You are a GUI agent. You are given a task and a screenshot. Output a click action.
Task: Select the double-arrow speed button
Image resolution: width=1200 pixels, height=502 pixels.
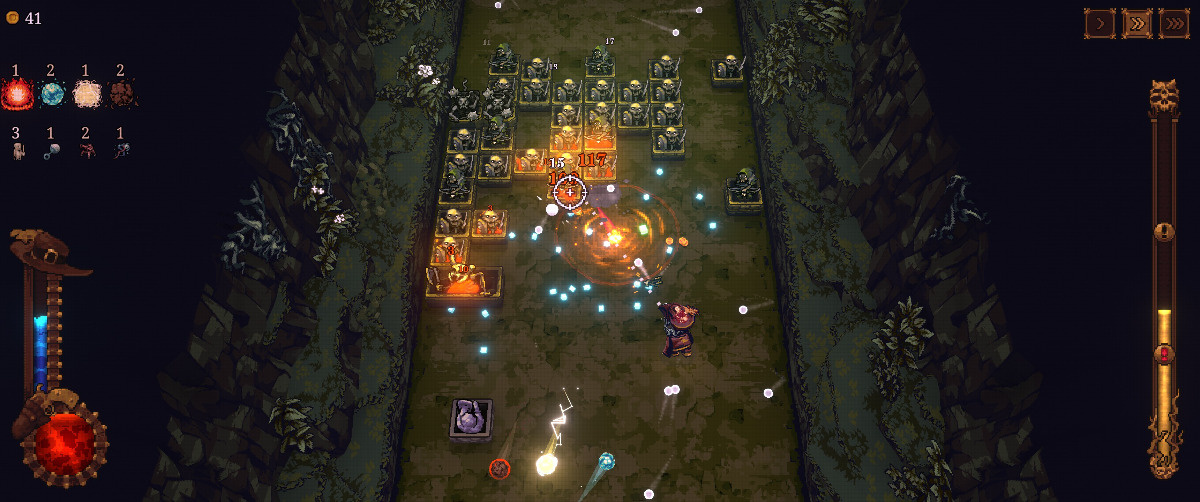(1137, 23)
